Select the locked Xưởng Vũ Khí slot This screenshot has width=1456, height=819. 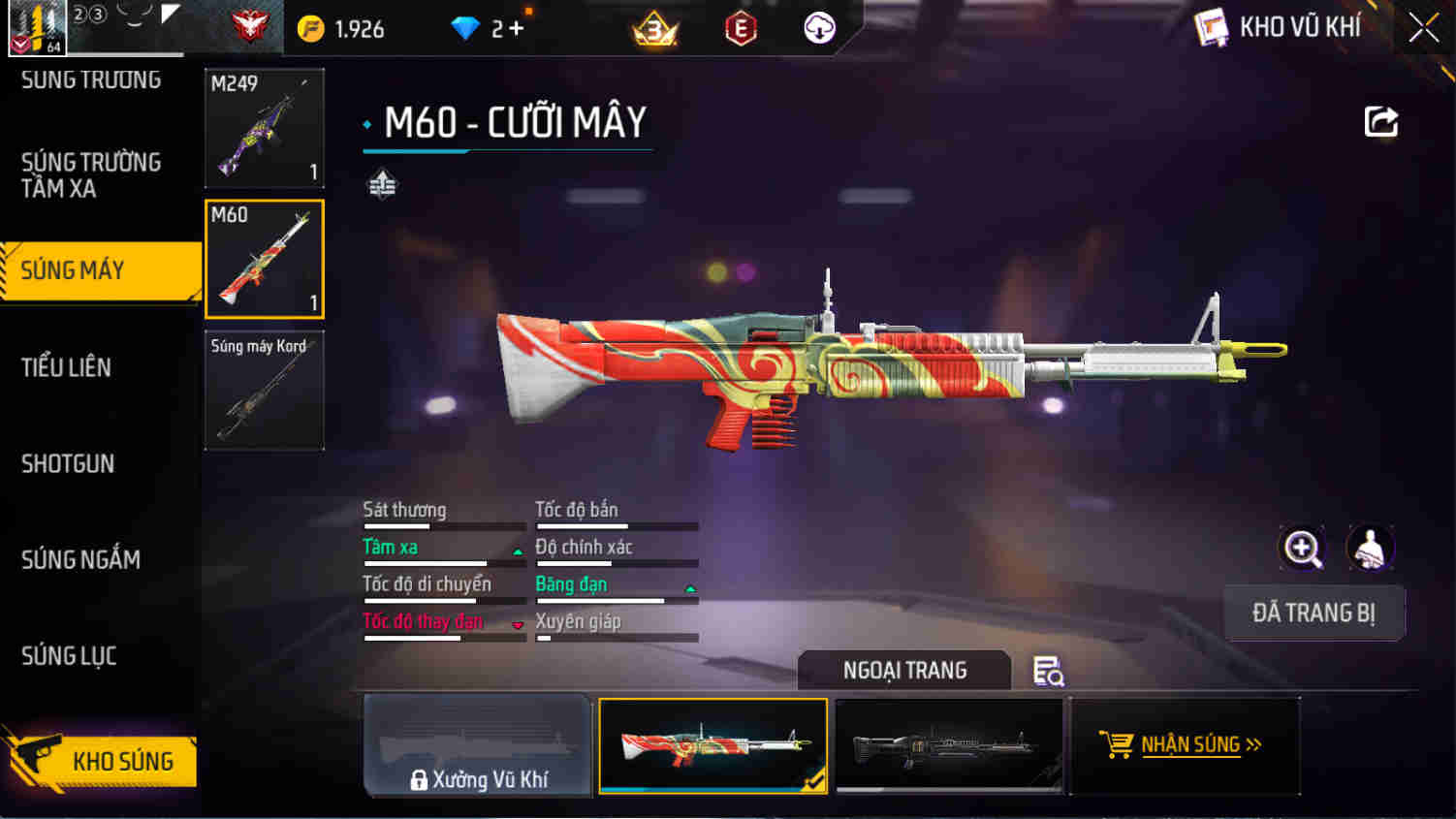[x=478, y=745]
